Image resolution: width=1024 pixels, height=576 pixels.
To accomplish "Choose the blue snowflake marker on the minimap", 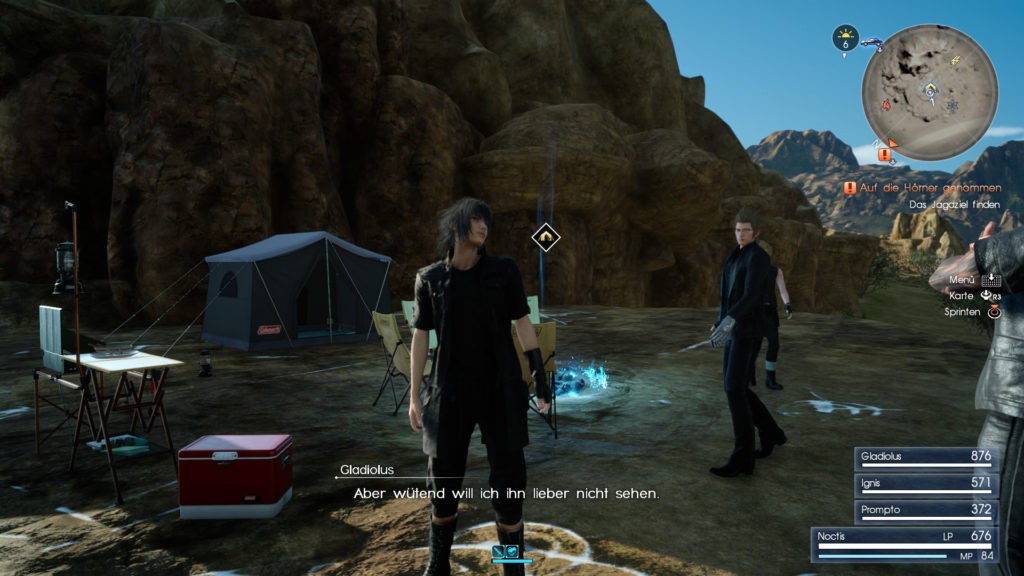I will 951,105.
